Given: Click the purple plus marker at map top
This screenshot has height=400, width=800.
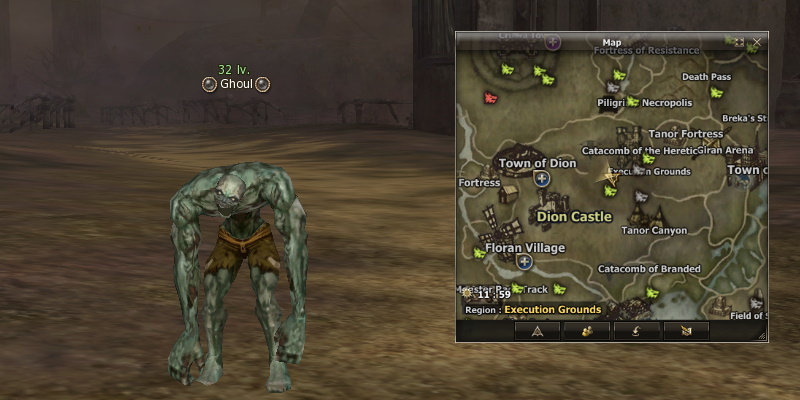Looking at the screenshot, I should [553, 43].
